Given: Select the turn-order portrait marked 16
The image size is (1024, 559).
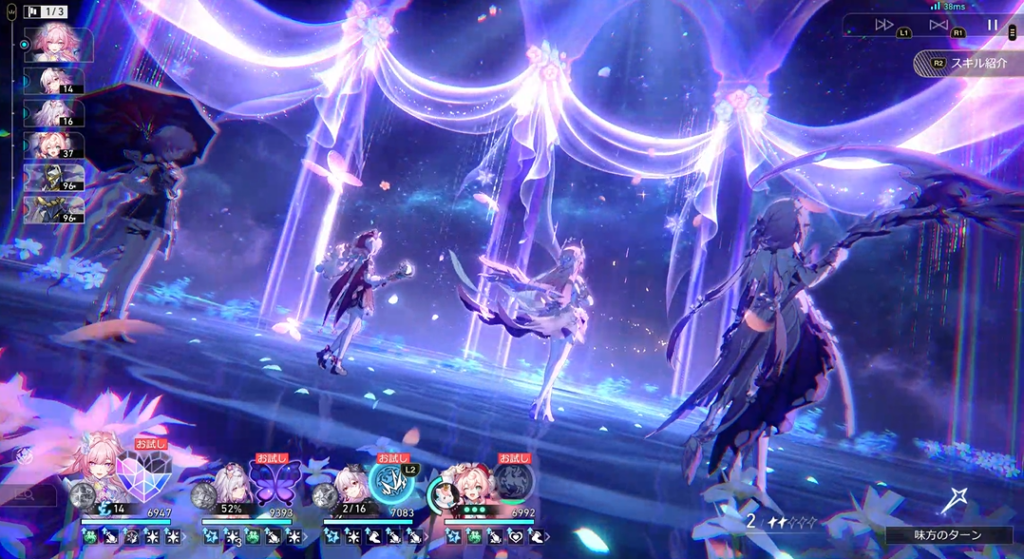Looking at the screenshot, I should 59,112.
